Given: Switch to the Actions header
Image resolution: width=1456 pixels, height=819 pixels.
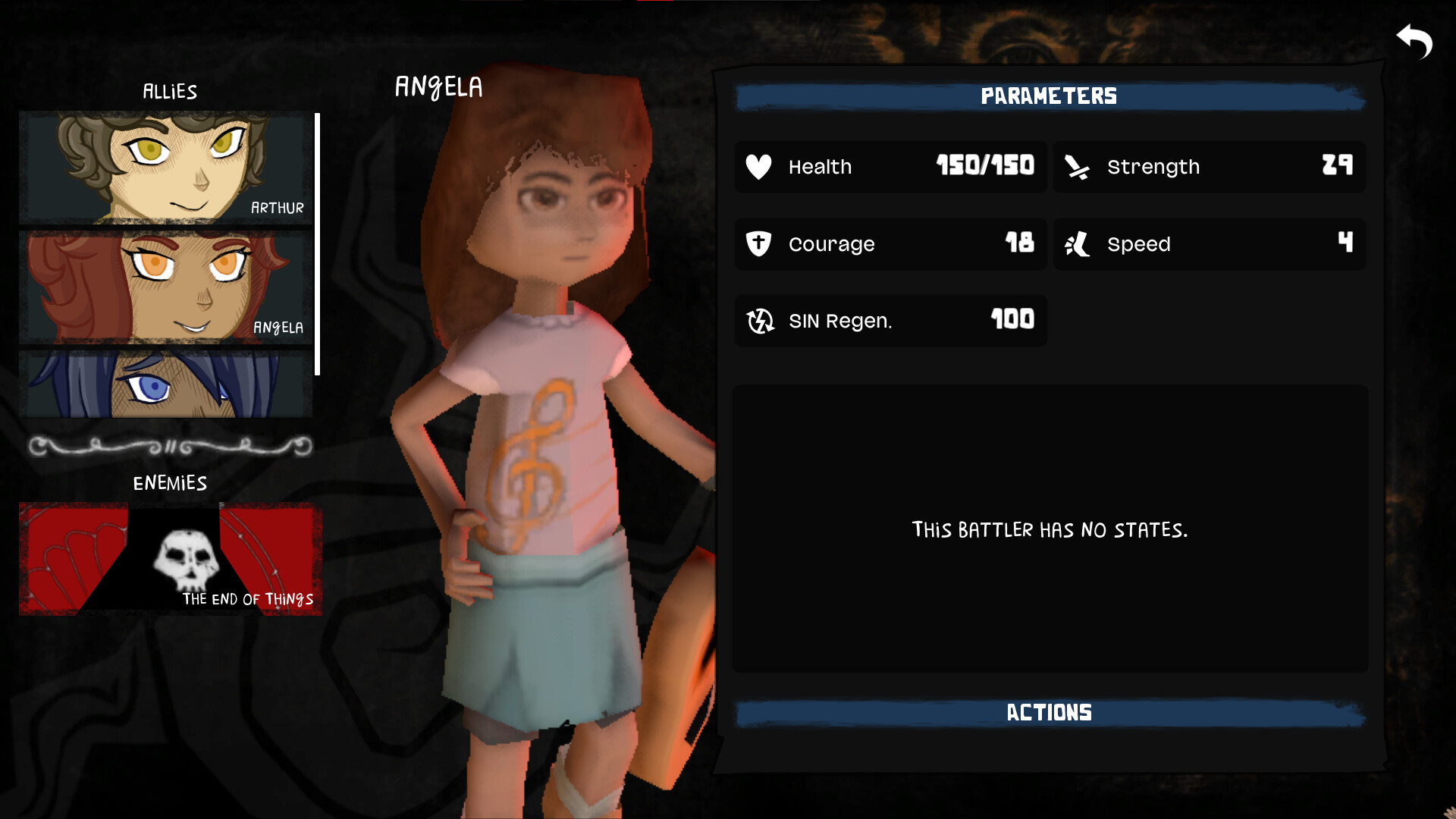Looking at the screenshot, I should click(x=1048, y=711).
